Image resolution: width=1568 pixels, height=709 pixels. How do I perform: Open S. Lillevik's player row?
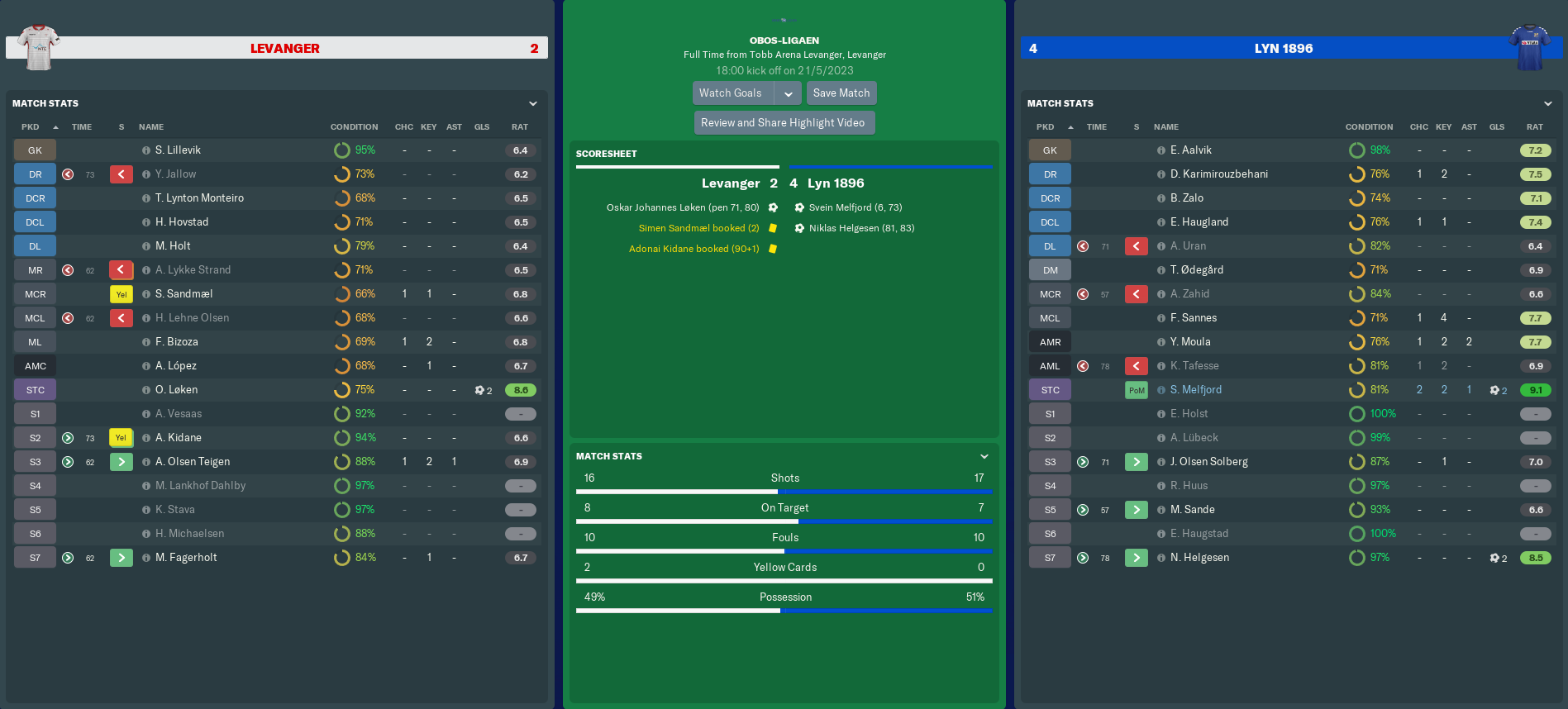tap(178, 150)
